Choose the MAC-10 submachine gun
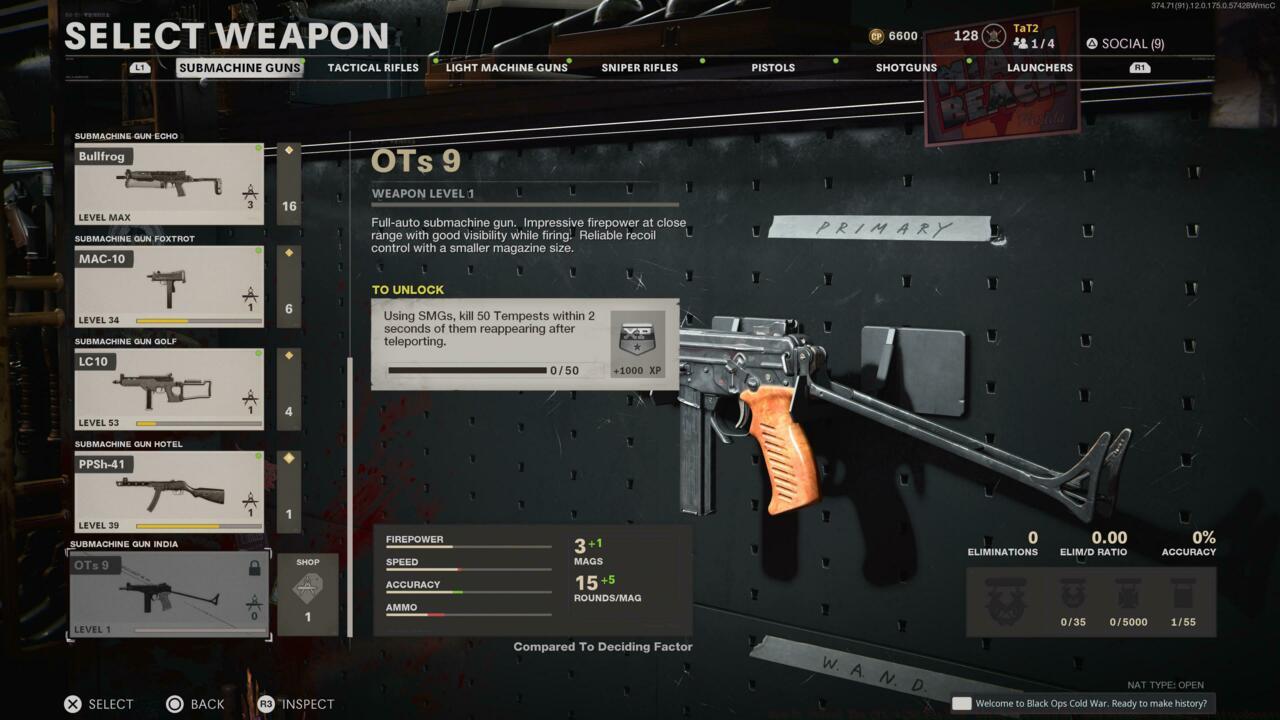The height and width of the screenshot is (720, 1280). pyautogui.click(x=169, y=287)
